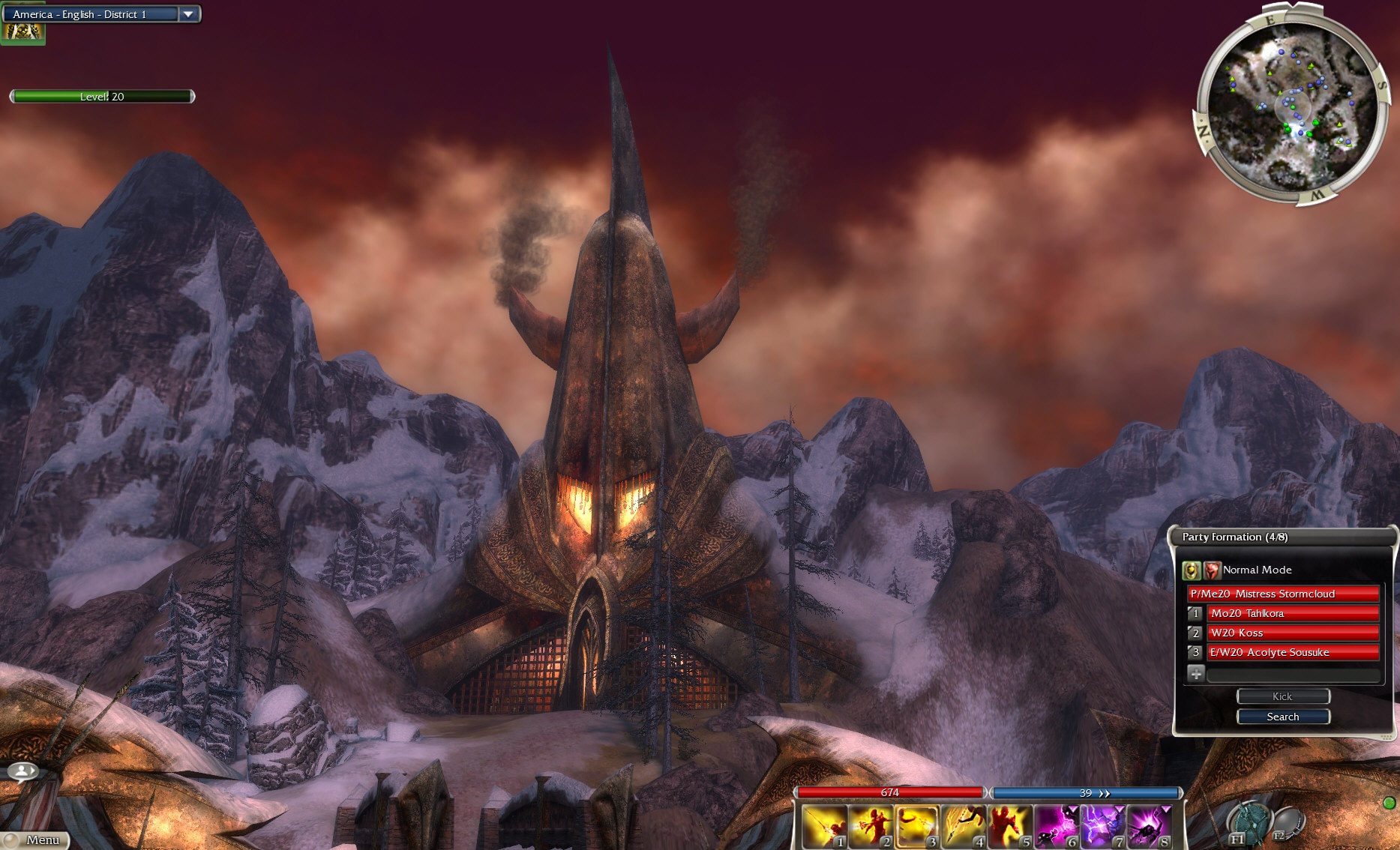This screenshot has height=850, width=1400.
Task: Open hero panel number 2 for Koss
Action: (x=1195, y=633)
